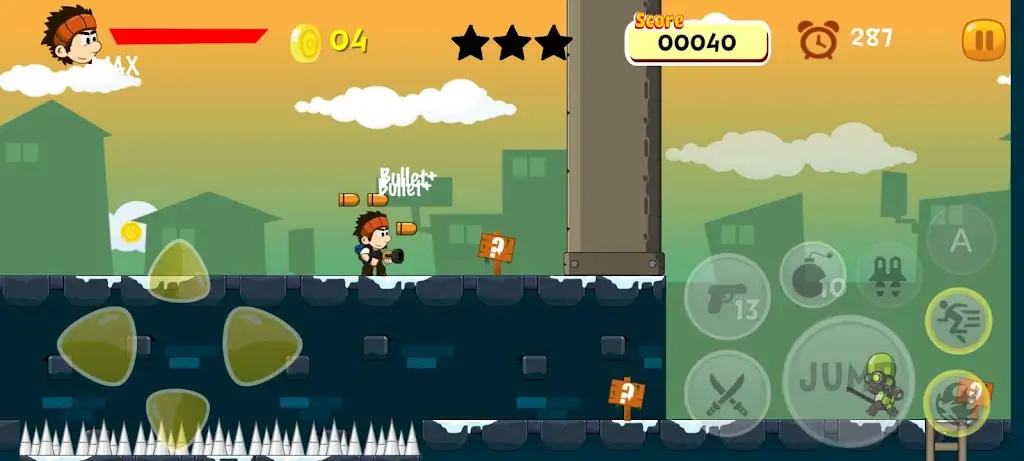The image size is (1024, 461).
Task: Throw a bomb using the bomb button
Action: 812,275
